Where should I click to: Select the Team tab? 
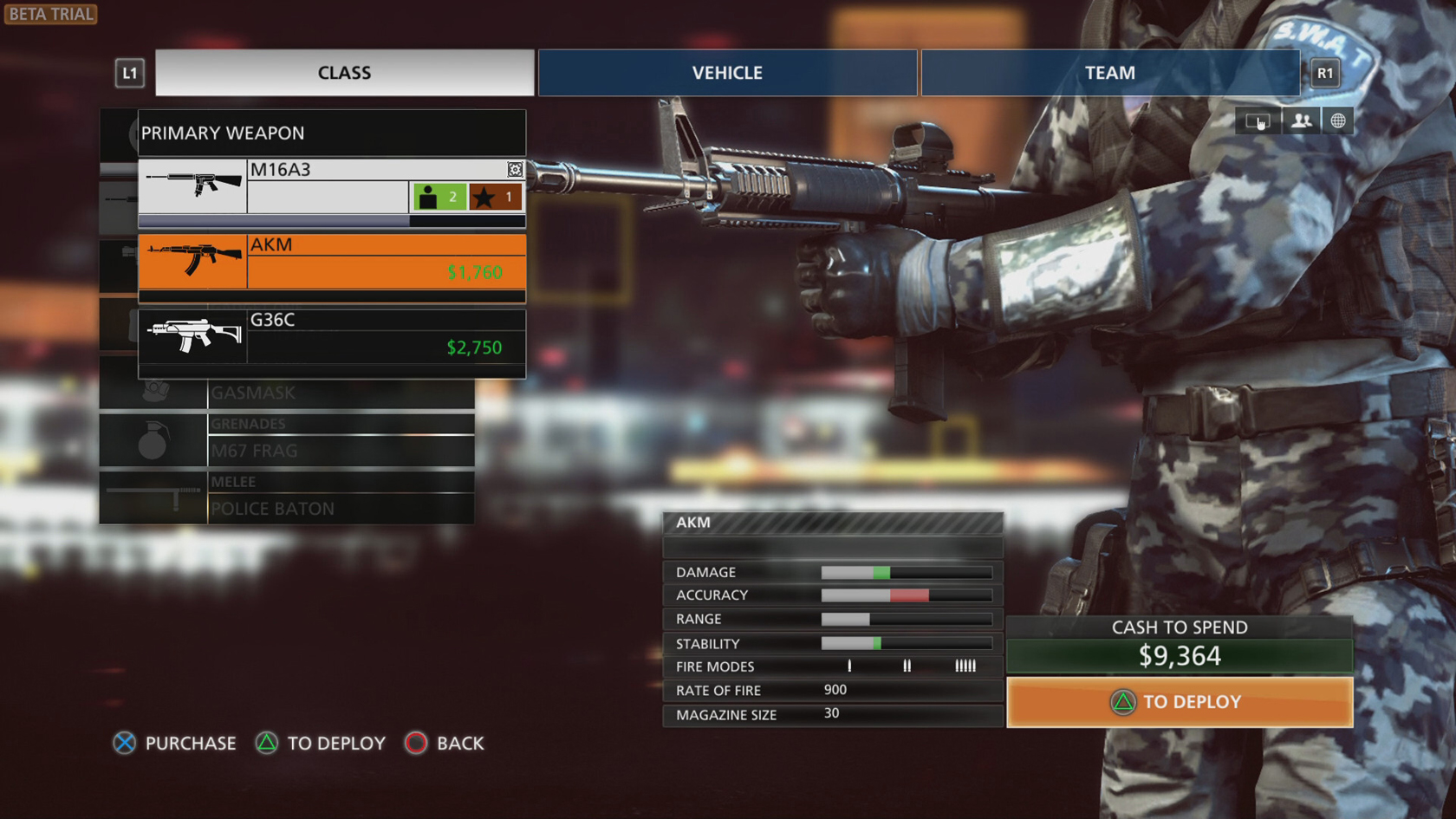click(x=1109, y=73)
